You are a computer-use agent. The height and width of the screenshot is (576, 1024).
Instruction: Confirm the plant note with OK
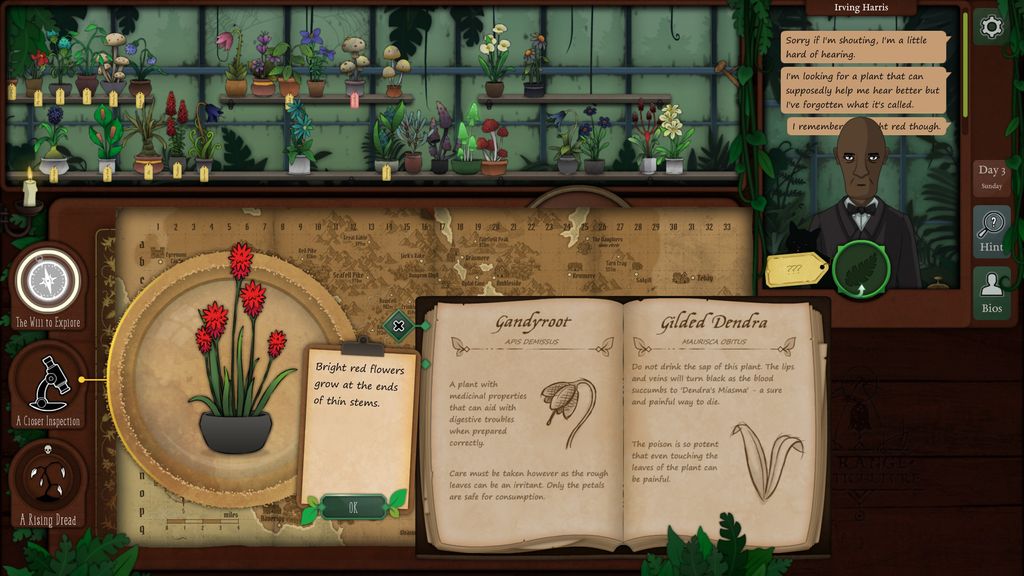coord(353,507)
